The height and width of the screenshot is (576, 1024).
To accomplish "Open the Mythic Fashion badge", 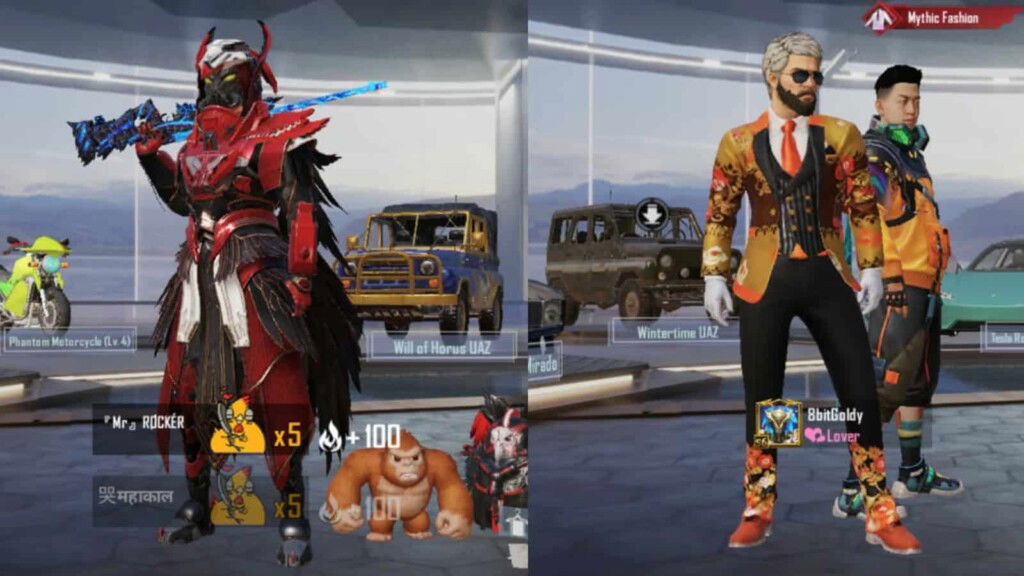I will tap(942, 16).
